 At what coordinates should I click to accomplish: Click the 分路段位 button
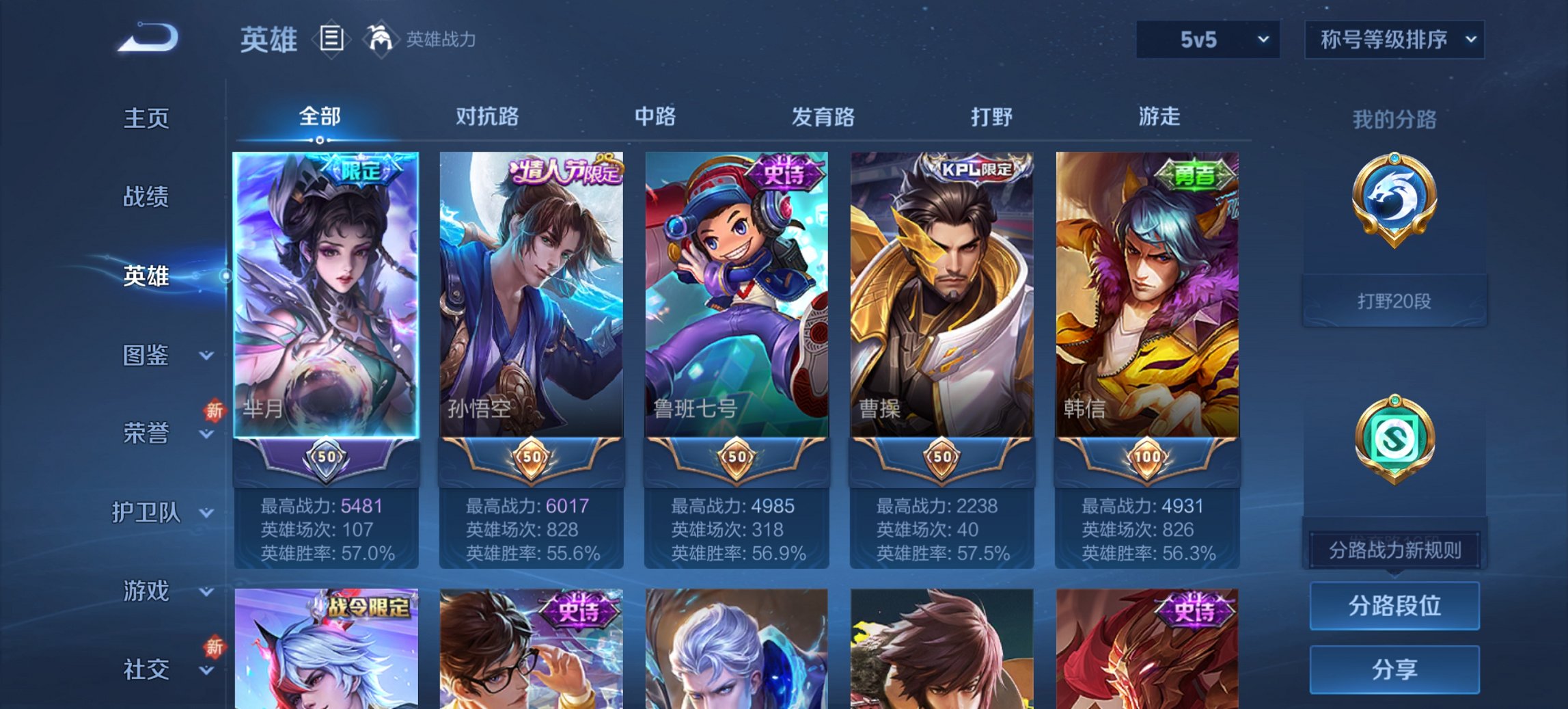point(1394,606)
